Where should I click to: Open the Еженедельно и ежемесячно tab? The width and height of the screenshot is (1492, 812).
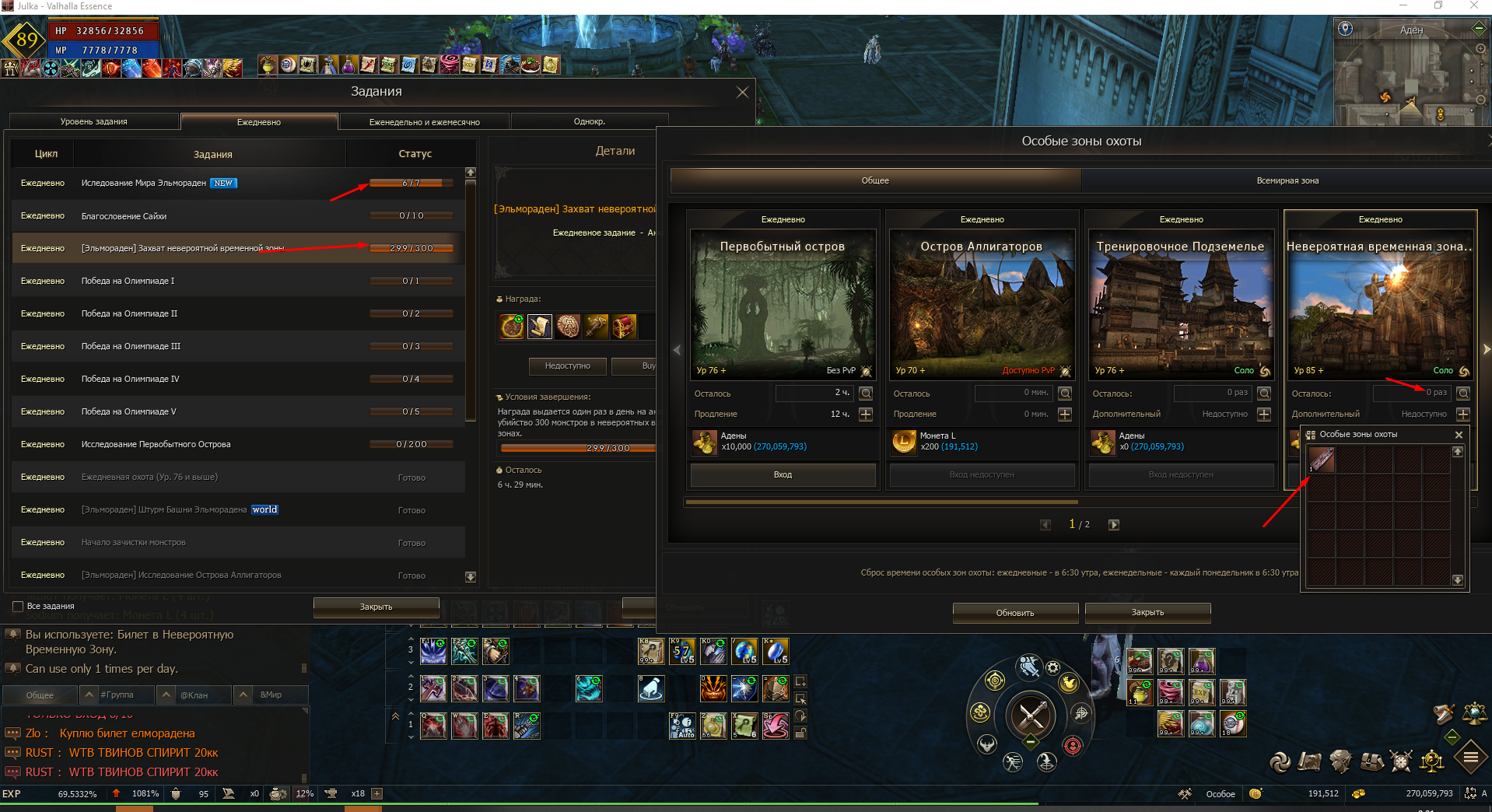click(x=424, y=122)
